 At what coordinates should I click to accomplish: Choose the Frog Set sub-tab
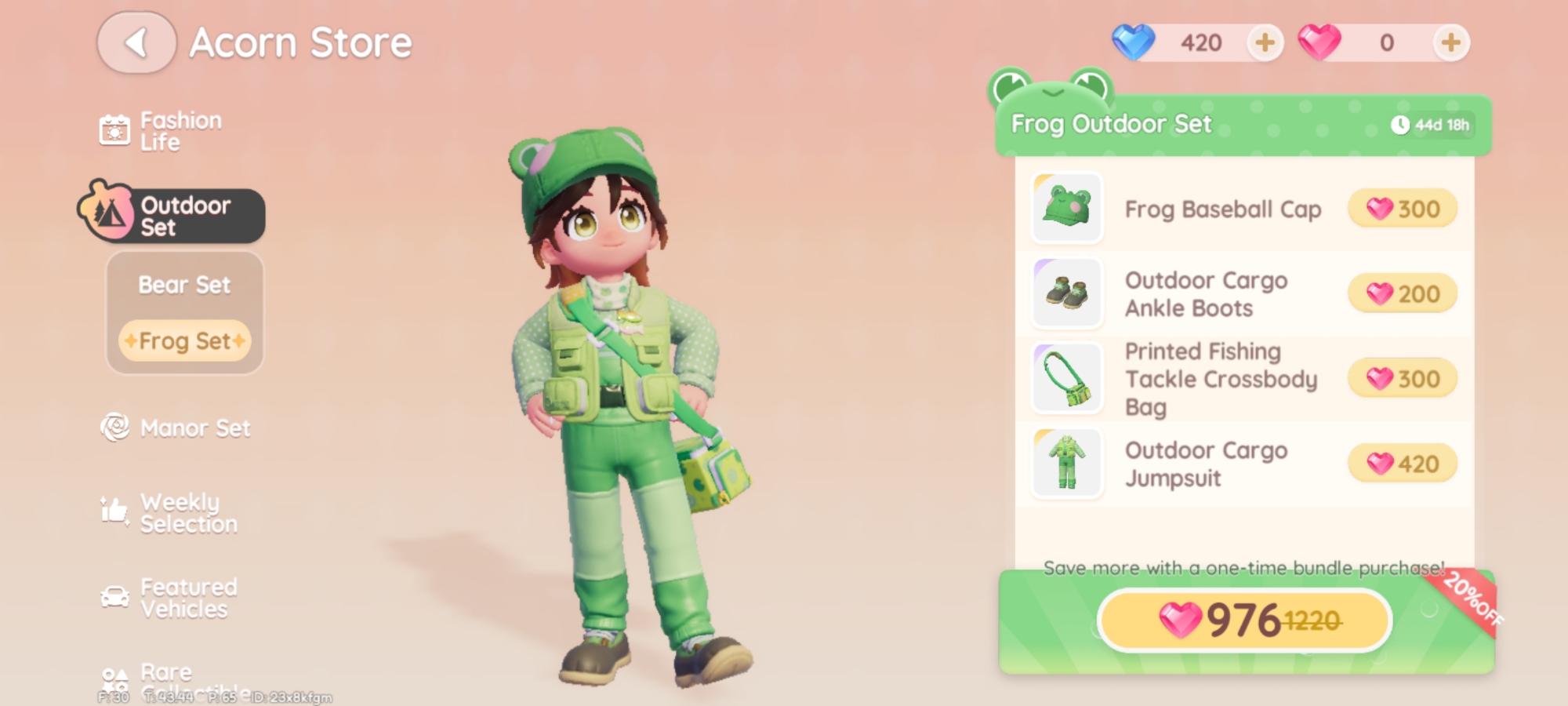[x=185, y=341]
